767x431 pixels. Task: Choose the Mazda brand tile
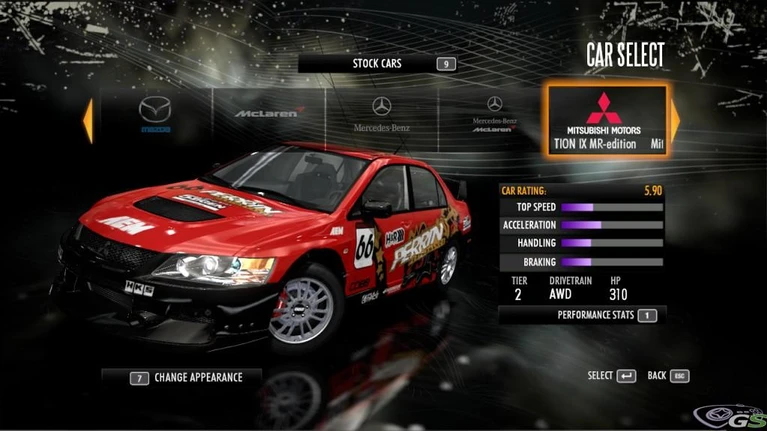tap(155, 117)
